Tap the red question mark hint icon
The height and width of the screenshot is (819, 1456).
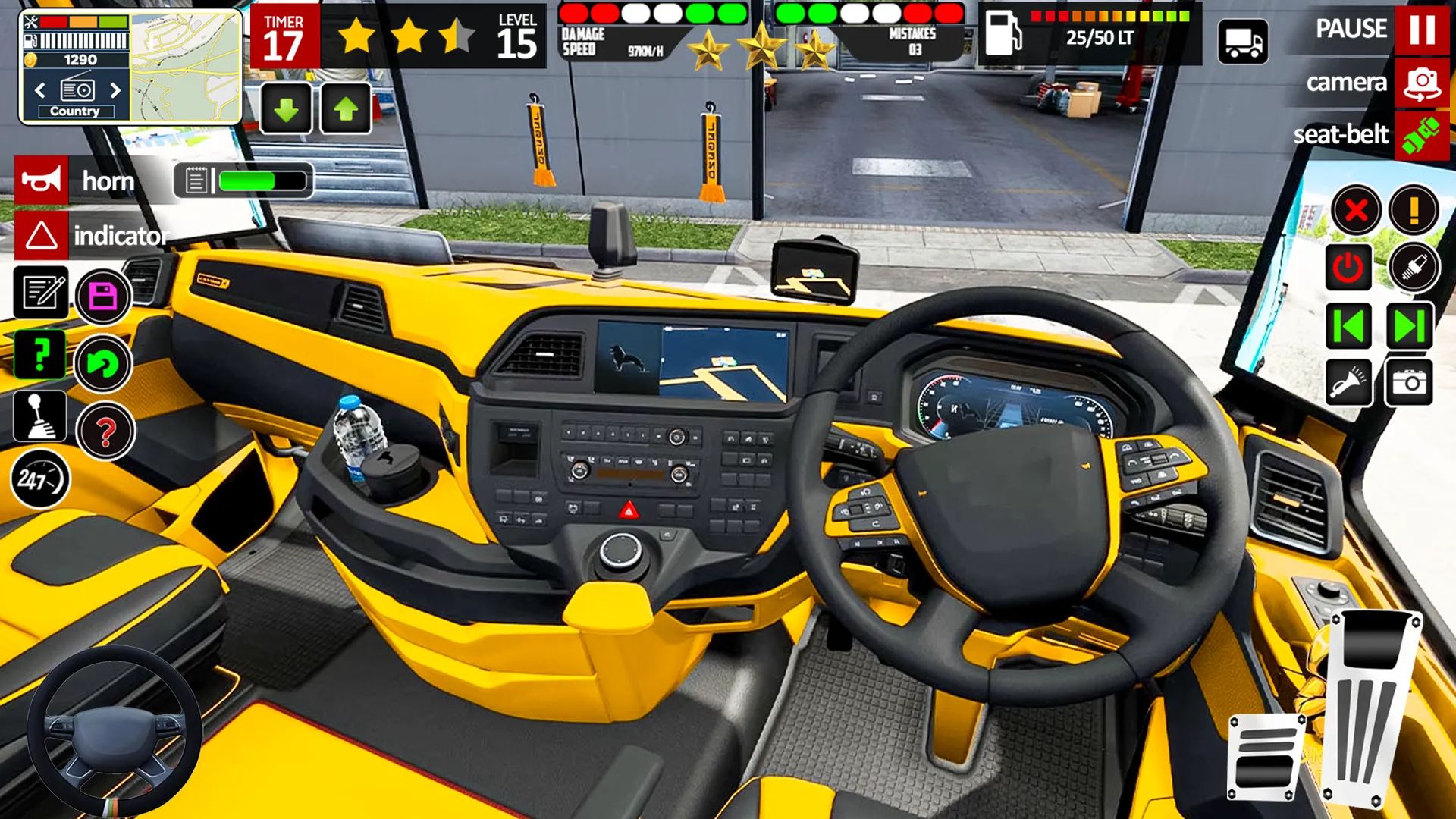104,431
